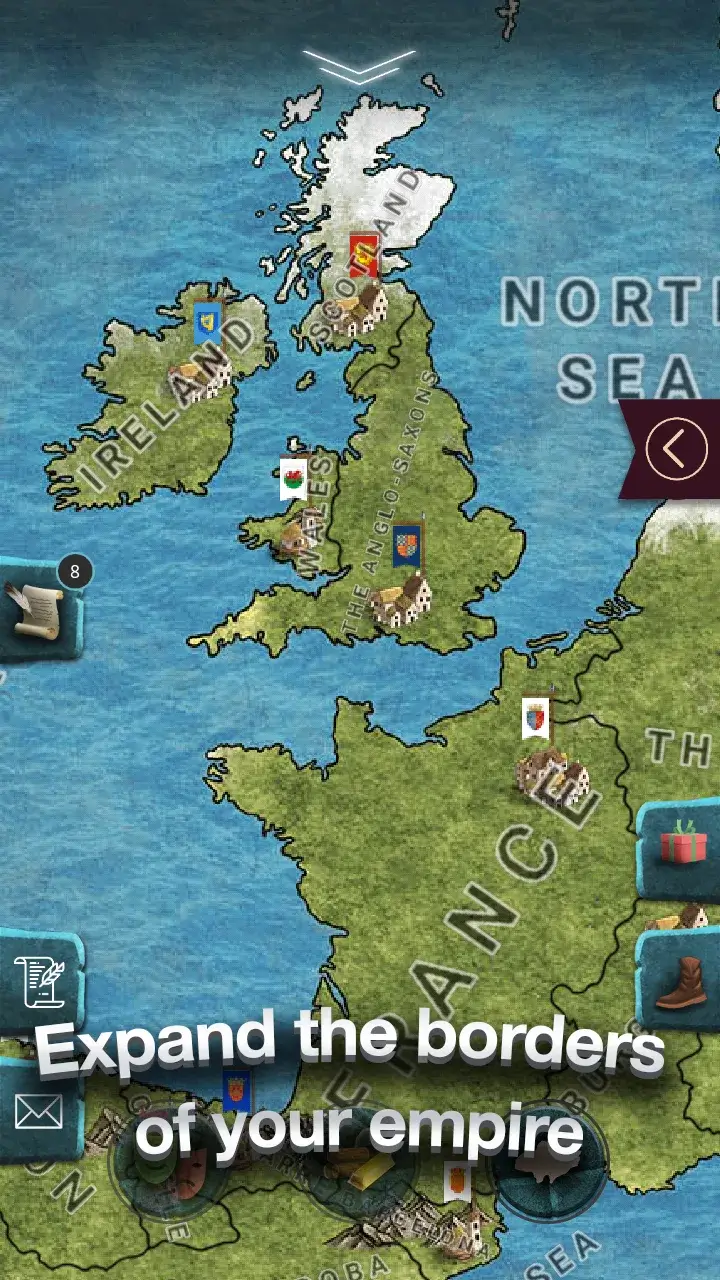Open the scroll and quill notifications
Screen dimensions: 720x1280
(36, 609)
